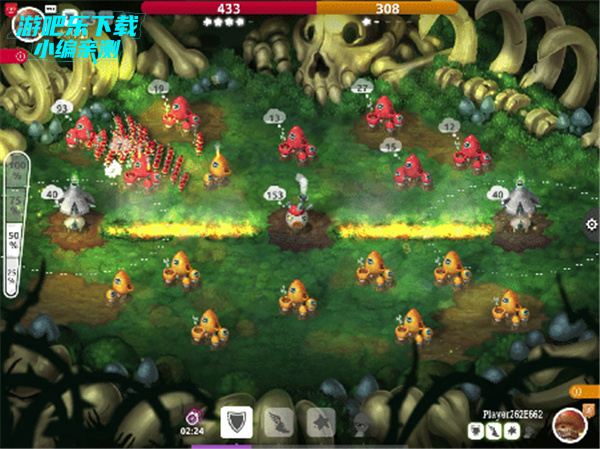Screen dimensions: 600x449
Task: Activate the shield skill icon
Action: [237, 423]
